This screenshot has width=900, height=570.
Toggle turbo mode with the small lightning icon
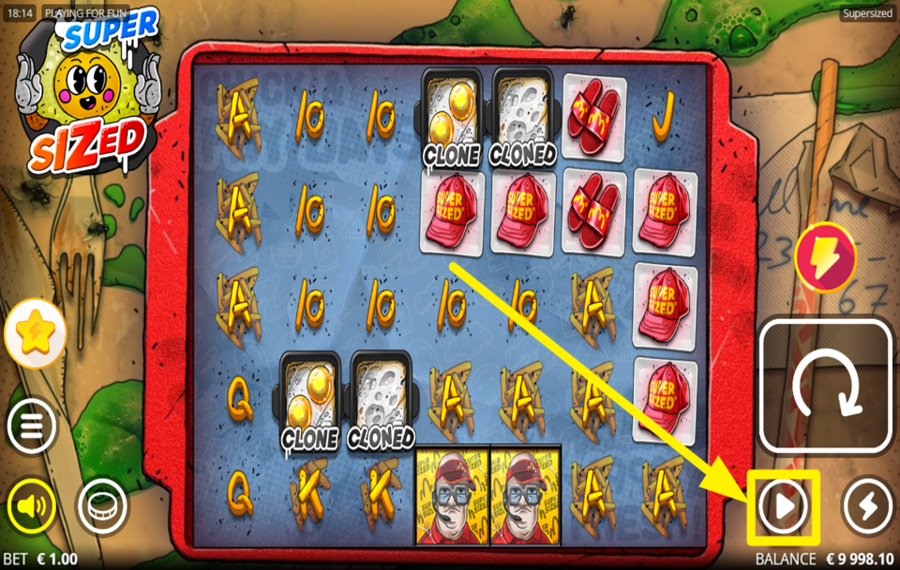[867, 508]
